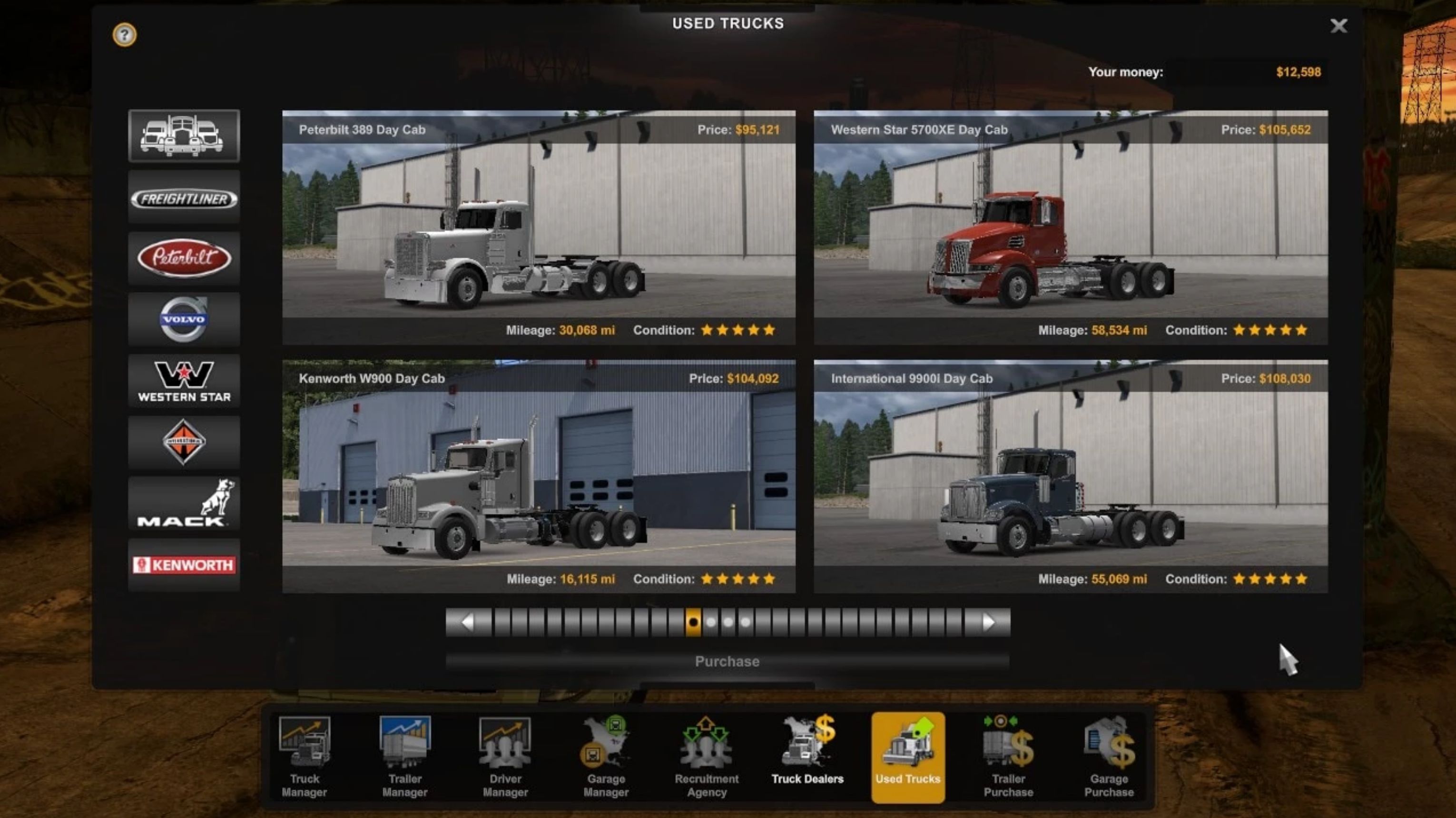Pick the International 9900i Day Cab

[x=1071, y=476]
